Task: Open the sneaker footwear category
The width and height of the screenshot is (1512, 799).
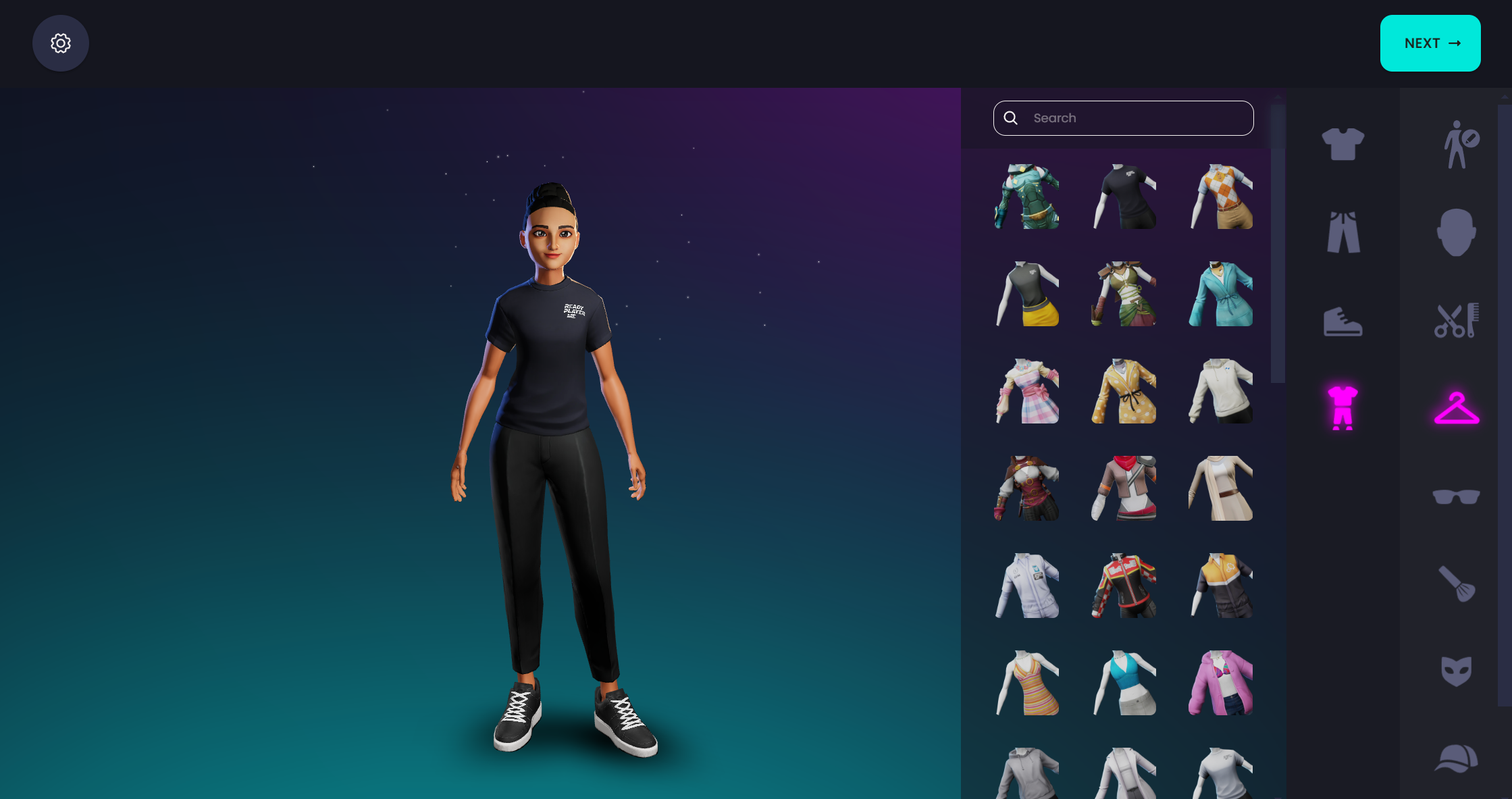Action: coord(1342,321)
